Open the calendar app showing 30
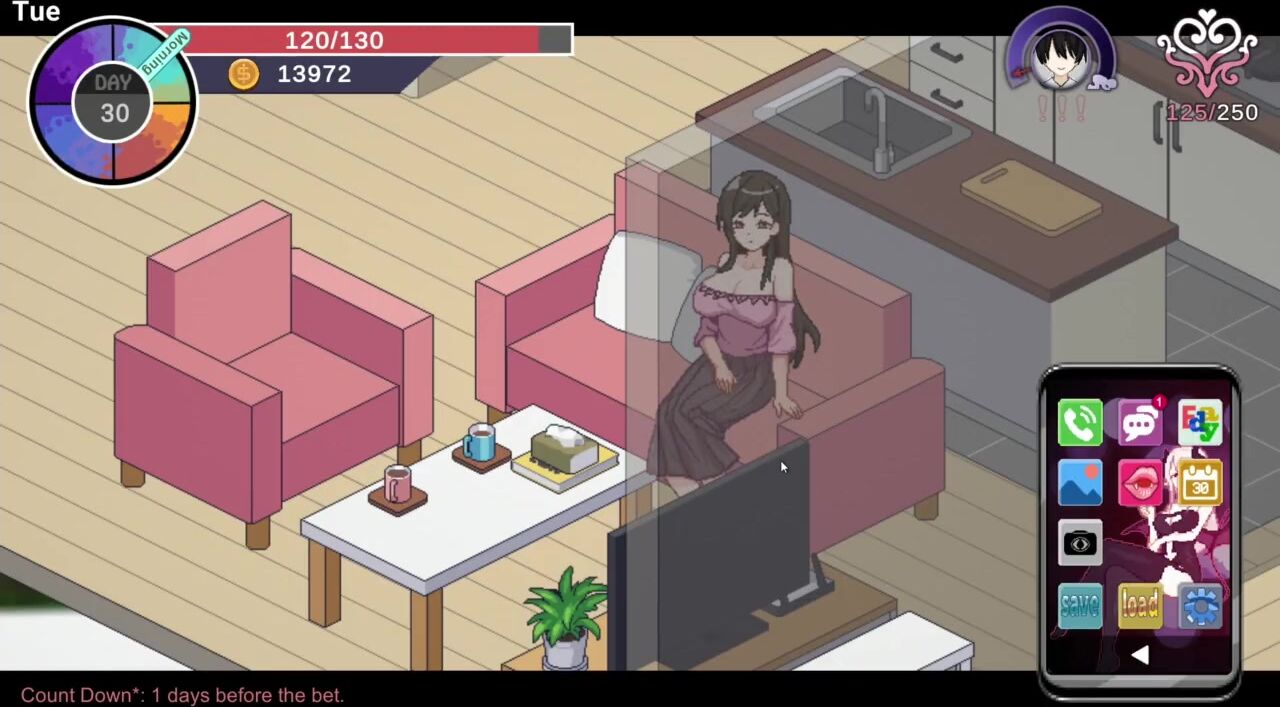Image resolution: width=1280 pixels, height=707 pixels. [x=1200, y=484]
